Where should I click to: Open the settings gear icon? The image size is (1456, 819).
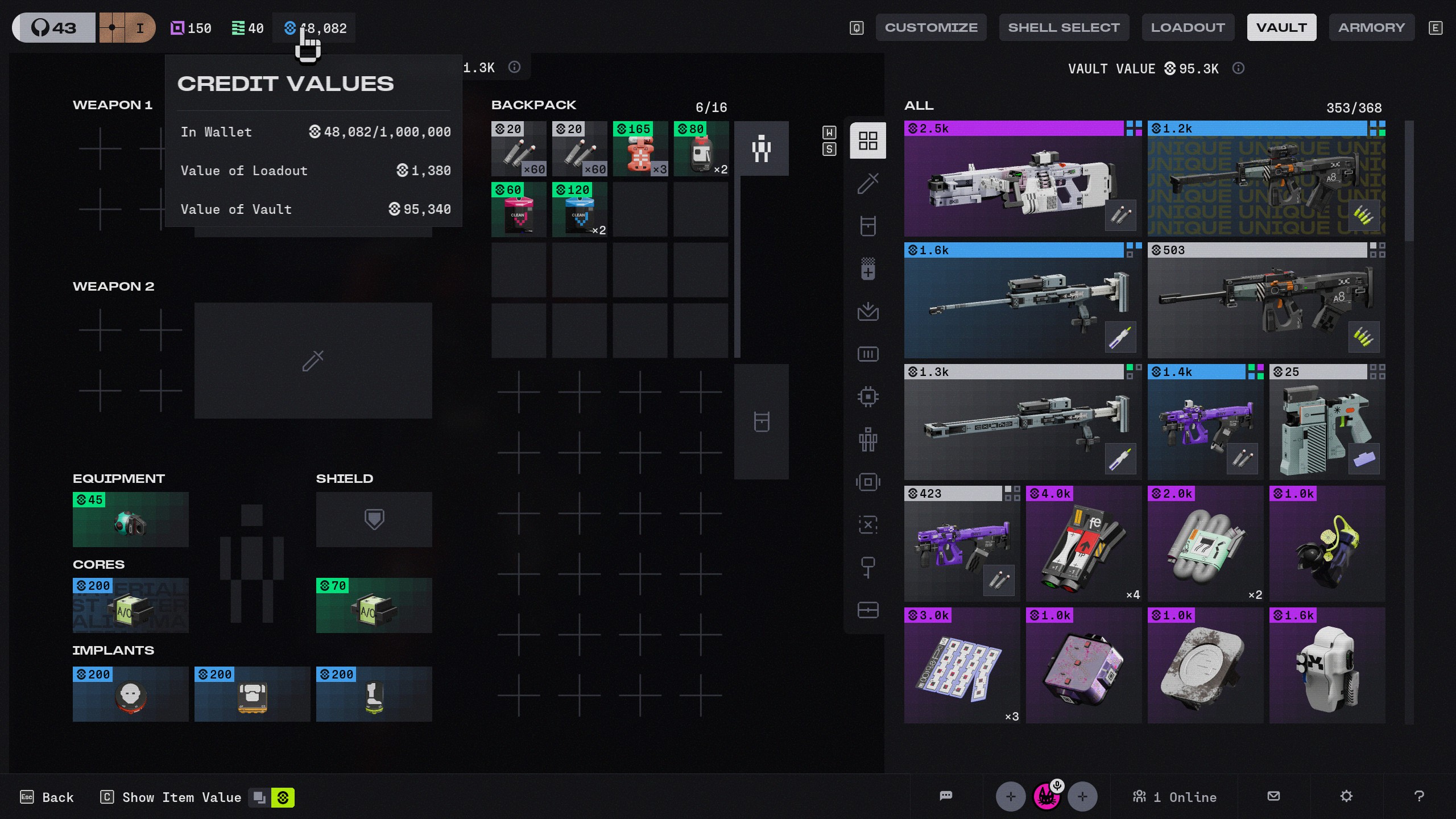point(1346,796)
